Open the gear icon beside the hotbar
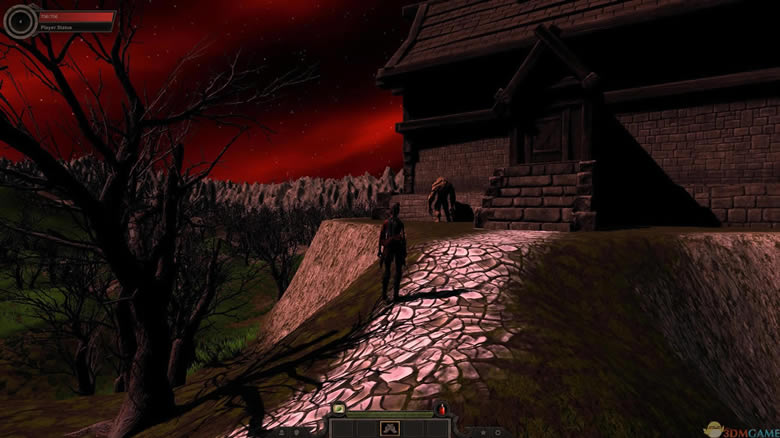Screen dimensions: 780x438 click(x=498, y=432)
